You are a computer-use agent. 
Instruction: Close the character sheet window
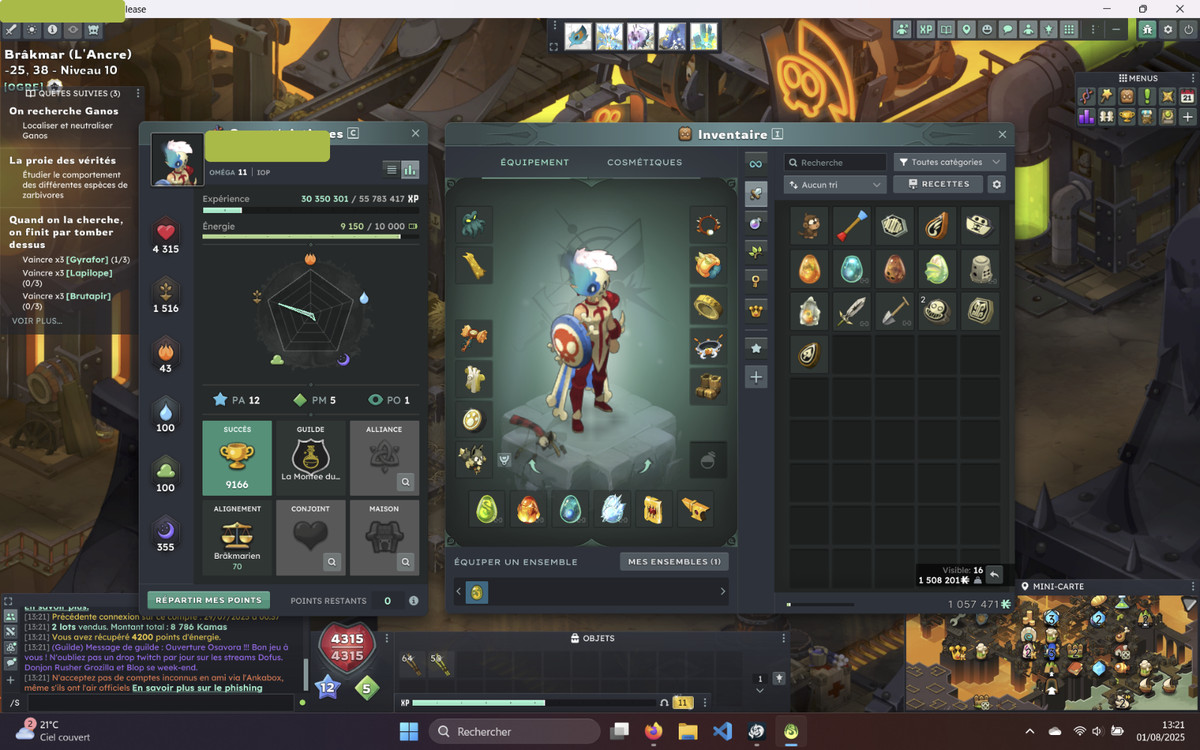tap(415, 133)
